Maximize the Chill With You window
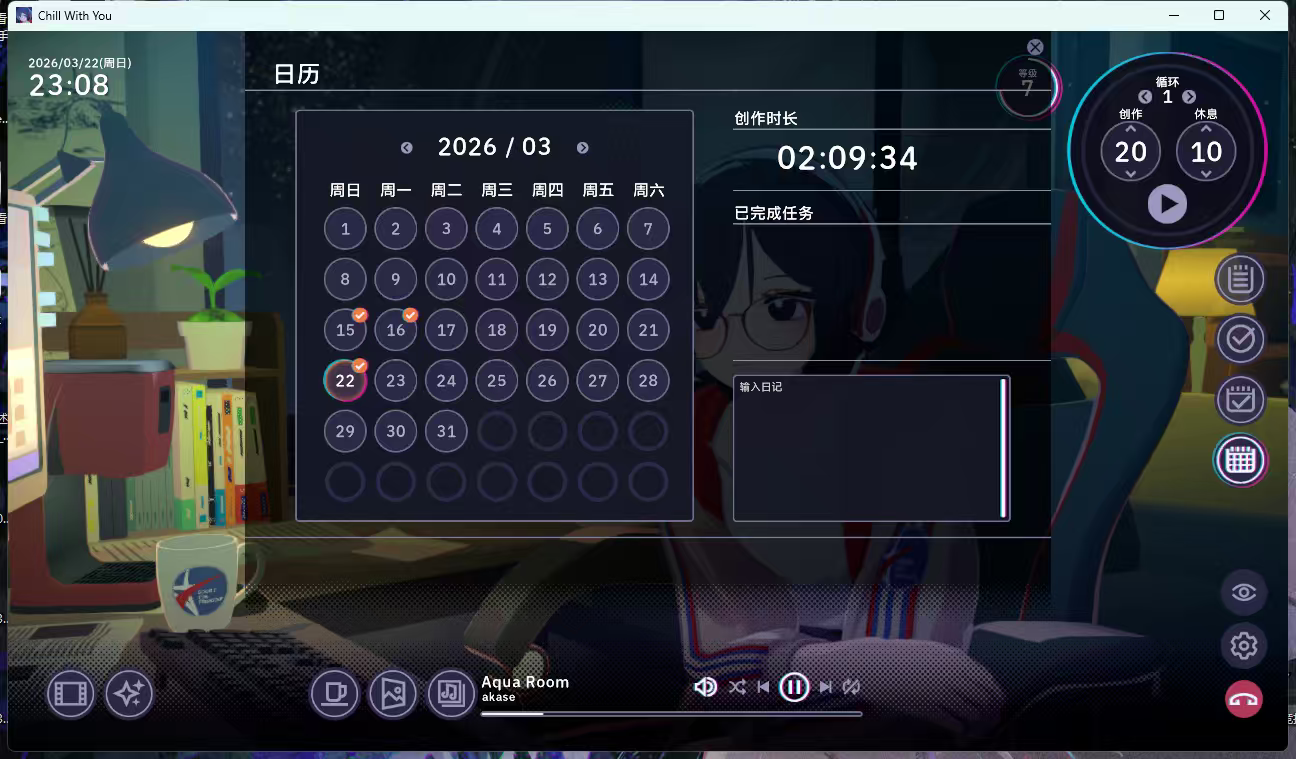 click(1219, 15)
